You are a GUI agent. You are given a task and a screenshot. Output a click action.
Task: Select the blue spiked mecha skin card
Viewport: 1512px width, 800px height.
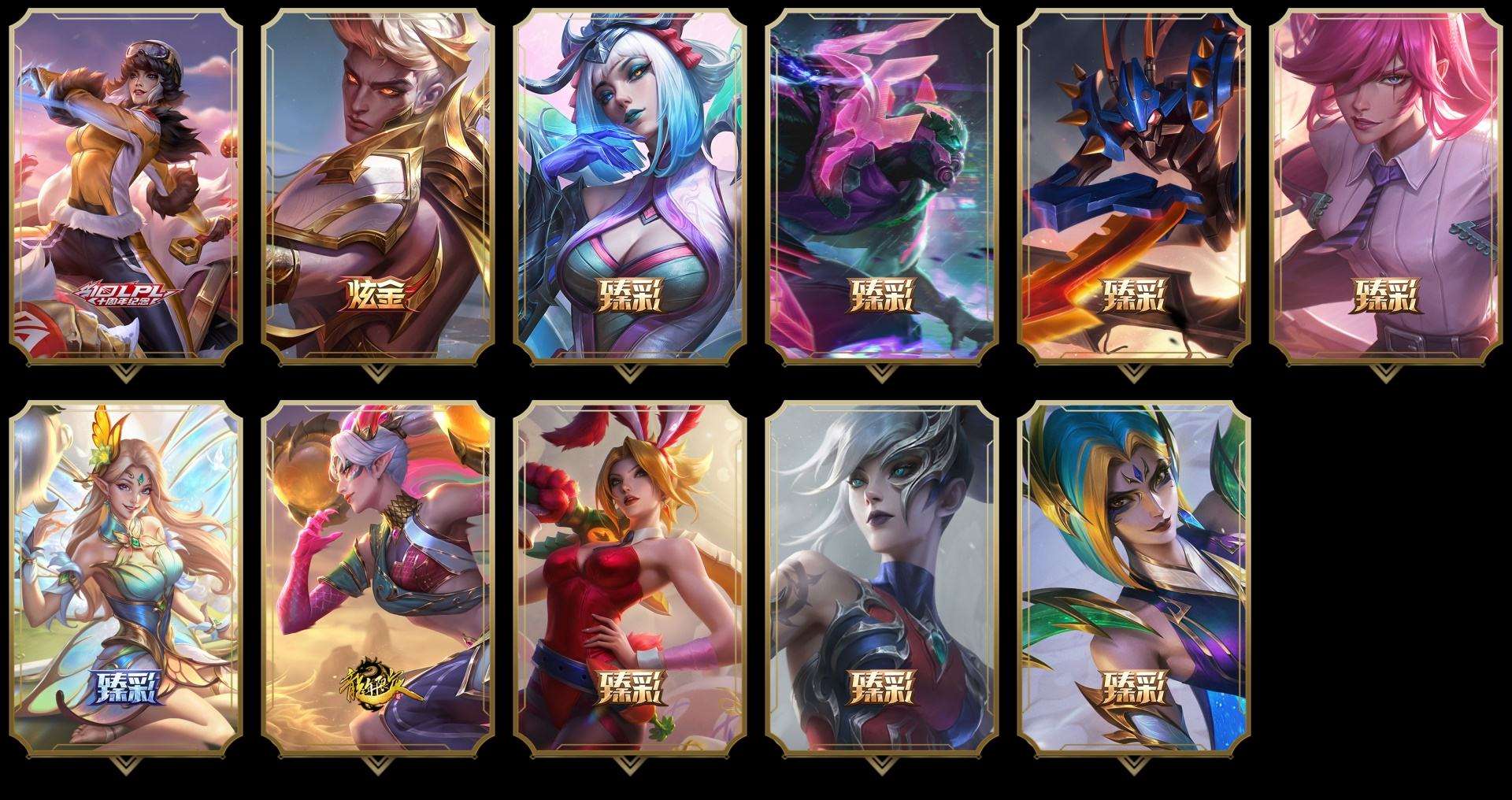pos(1134,187)
